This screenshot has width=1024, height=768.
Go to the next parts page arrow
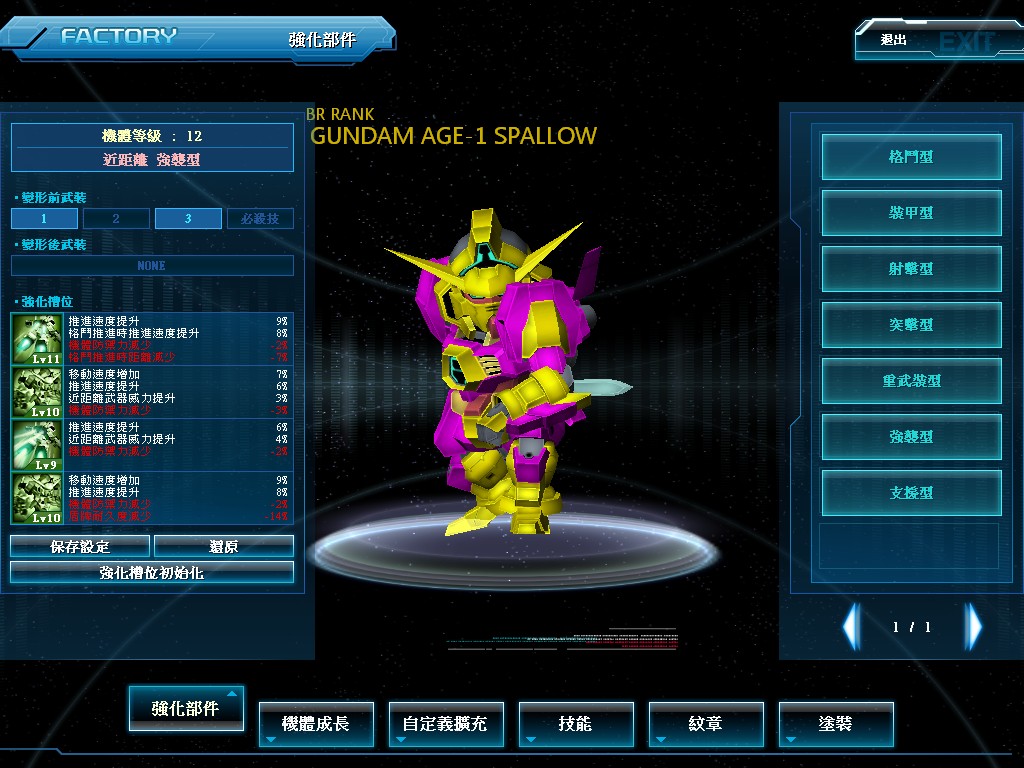pyautogui.click(x=973, y=627)
